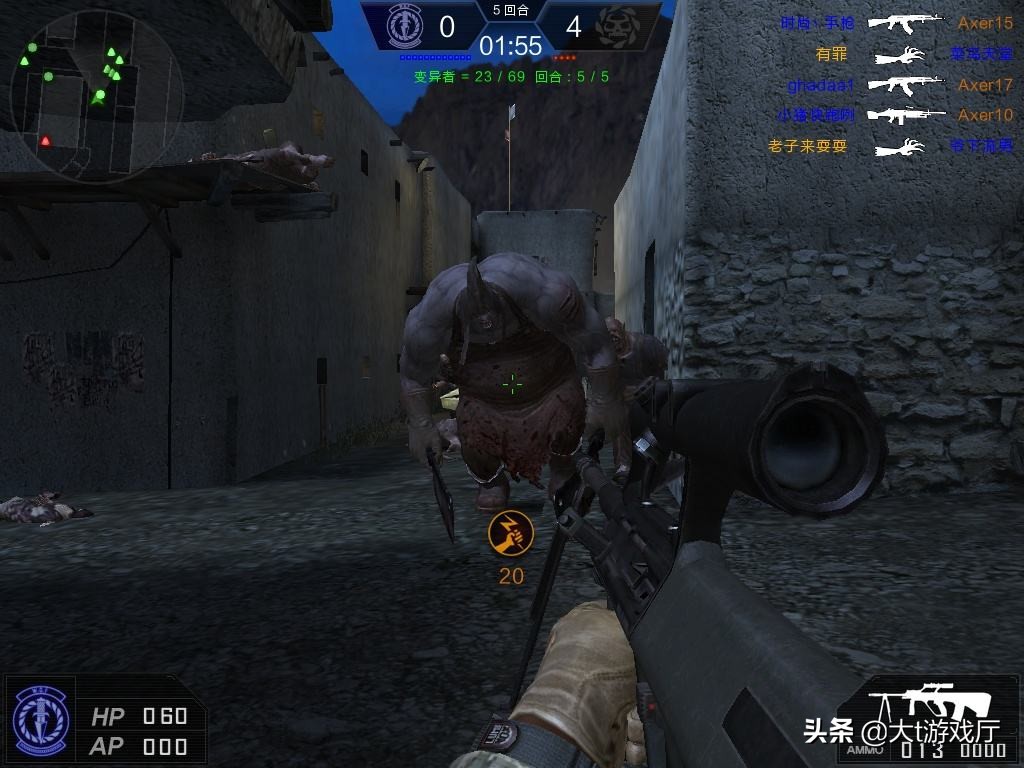Click player name ghadaa1 in kill feed

coord(821,85)
